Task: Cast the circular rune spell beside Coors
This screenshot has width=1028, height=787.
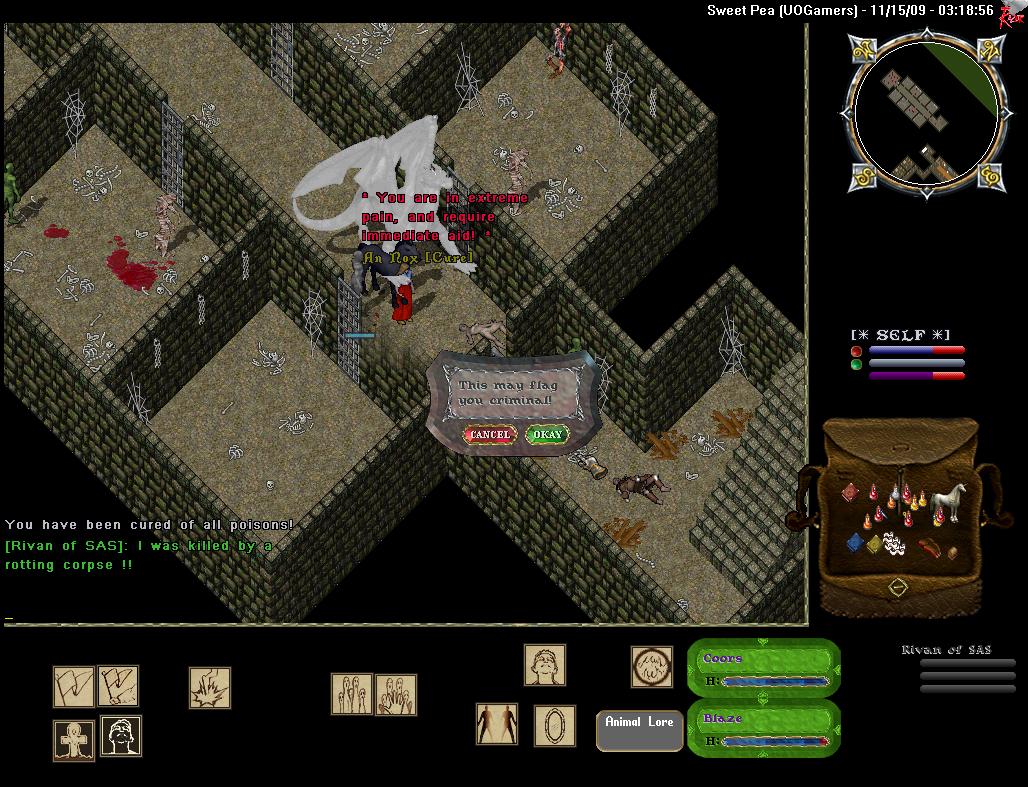Action: pos(651,666)
